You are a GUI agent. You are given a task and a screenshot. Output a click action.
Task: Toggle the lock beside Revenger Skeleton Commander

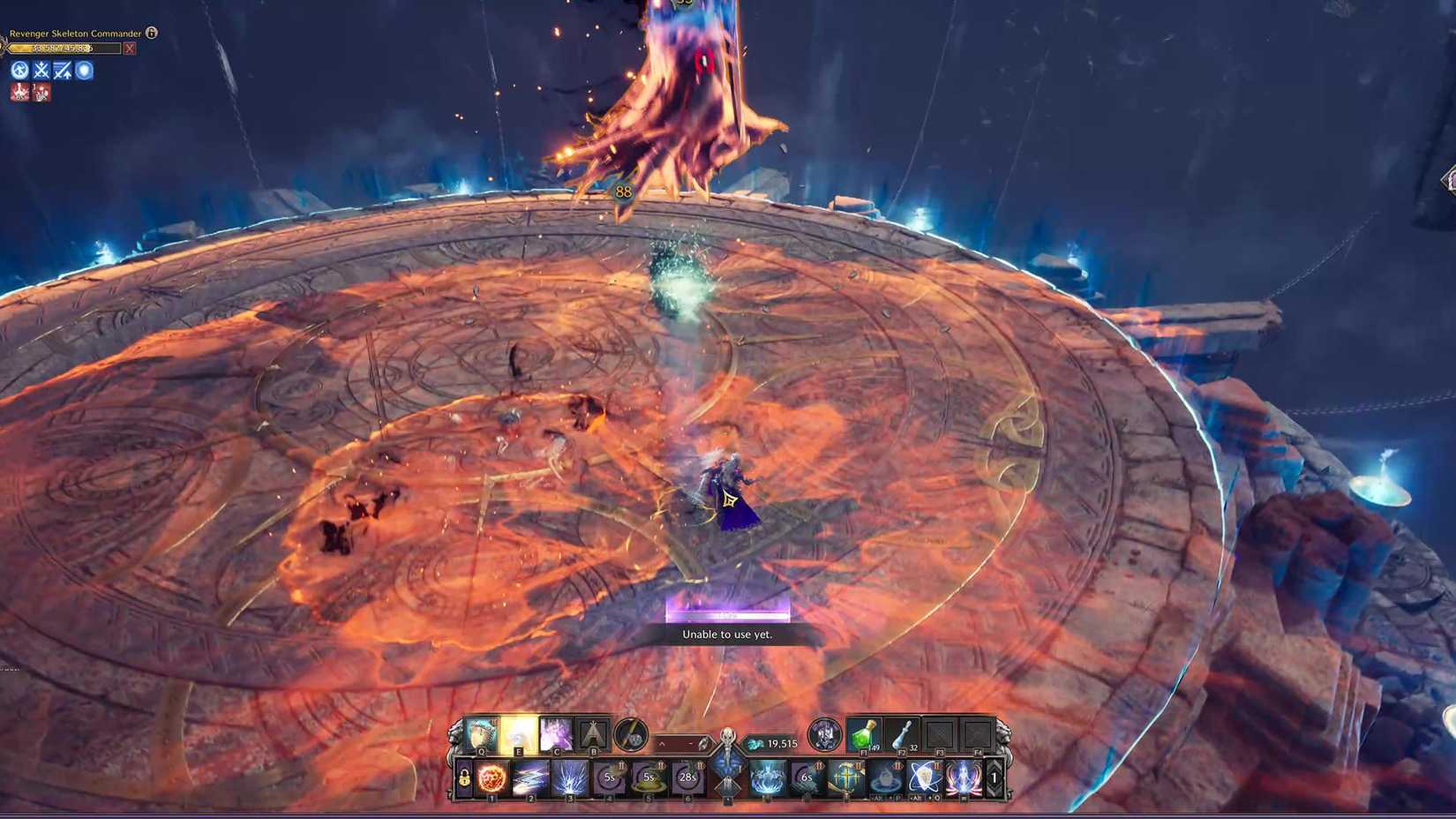pos(150,33)
